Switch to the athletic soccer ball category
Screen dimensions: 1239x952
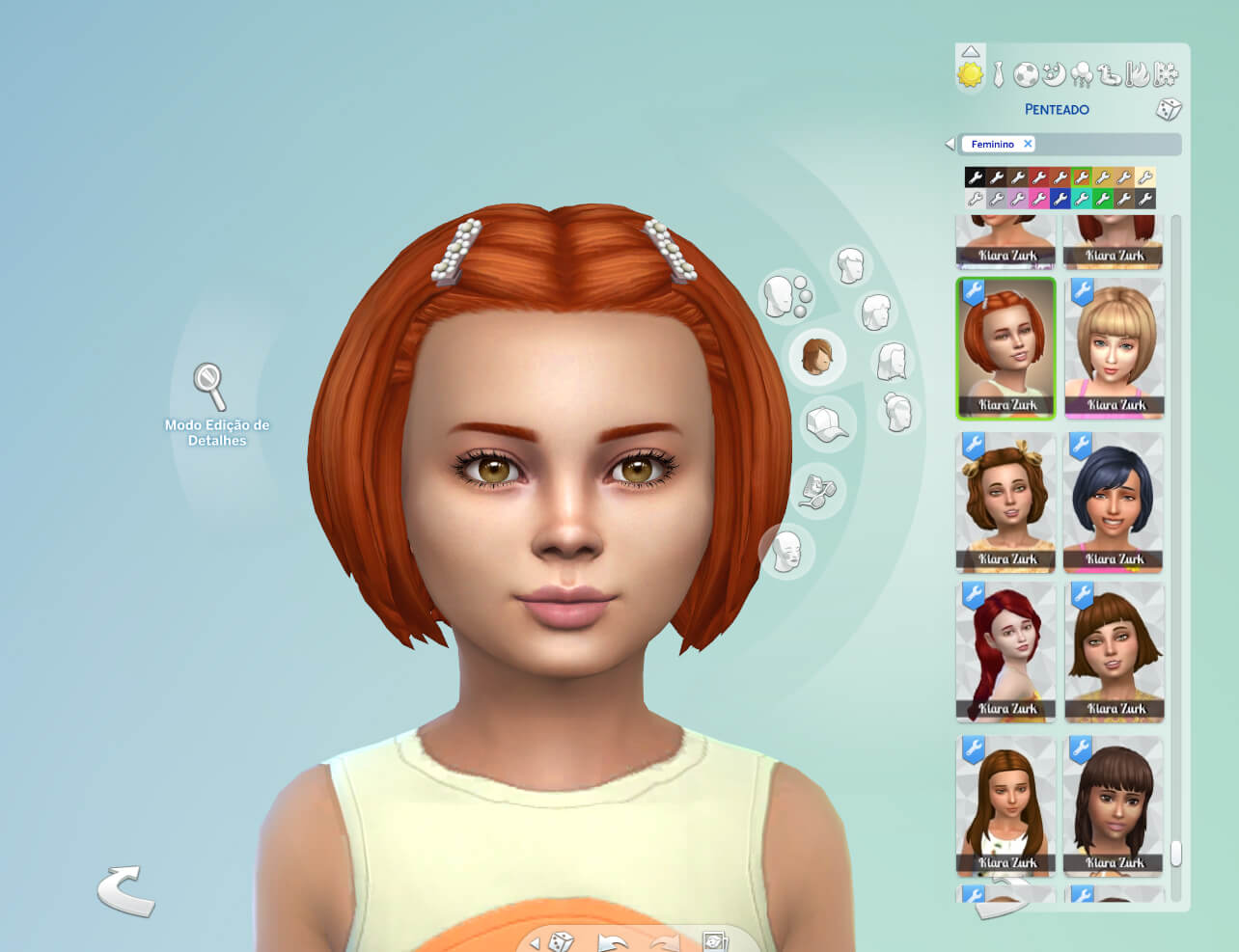tap(1026, 74)
